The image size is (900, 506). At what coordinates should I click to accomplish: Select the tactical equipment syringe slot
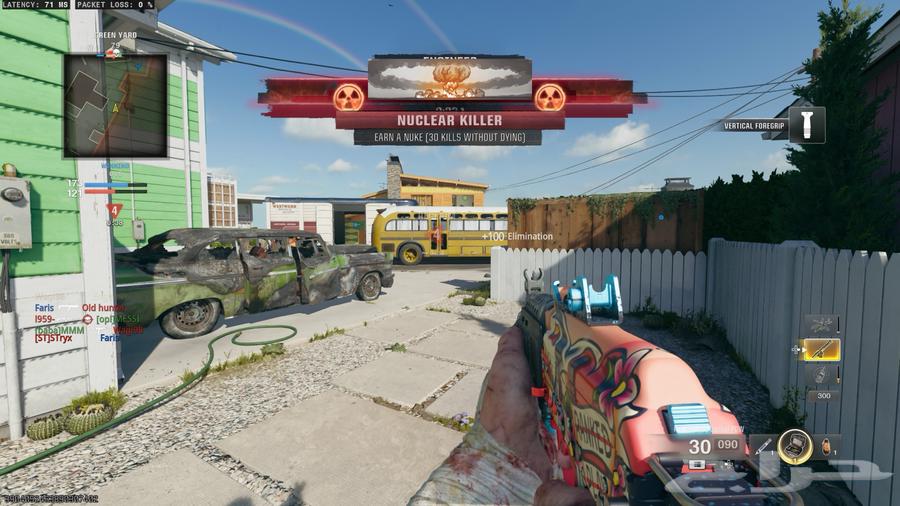pyautogui.click(x=764, y=447)
